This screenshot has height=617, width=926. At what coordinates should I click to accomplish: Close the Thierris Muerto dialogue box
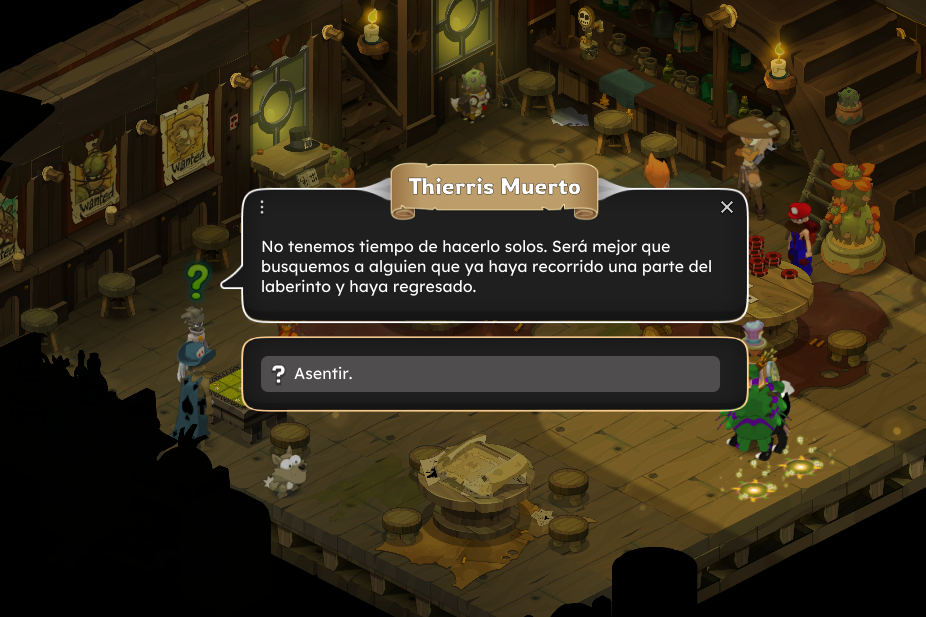727,207
